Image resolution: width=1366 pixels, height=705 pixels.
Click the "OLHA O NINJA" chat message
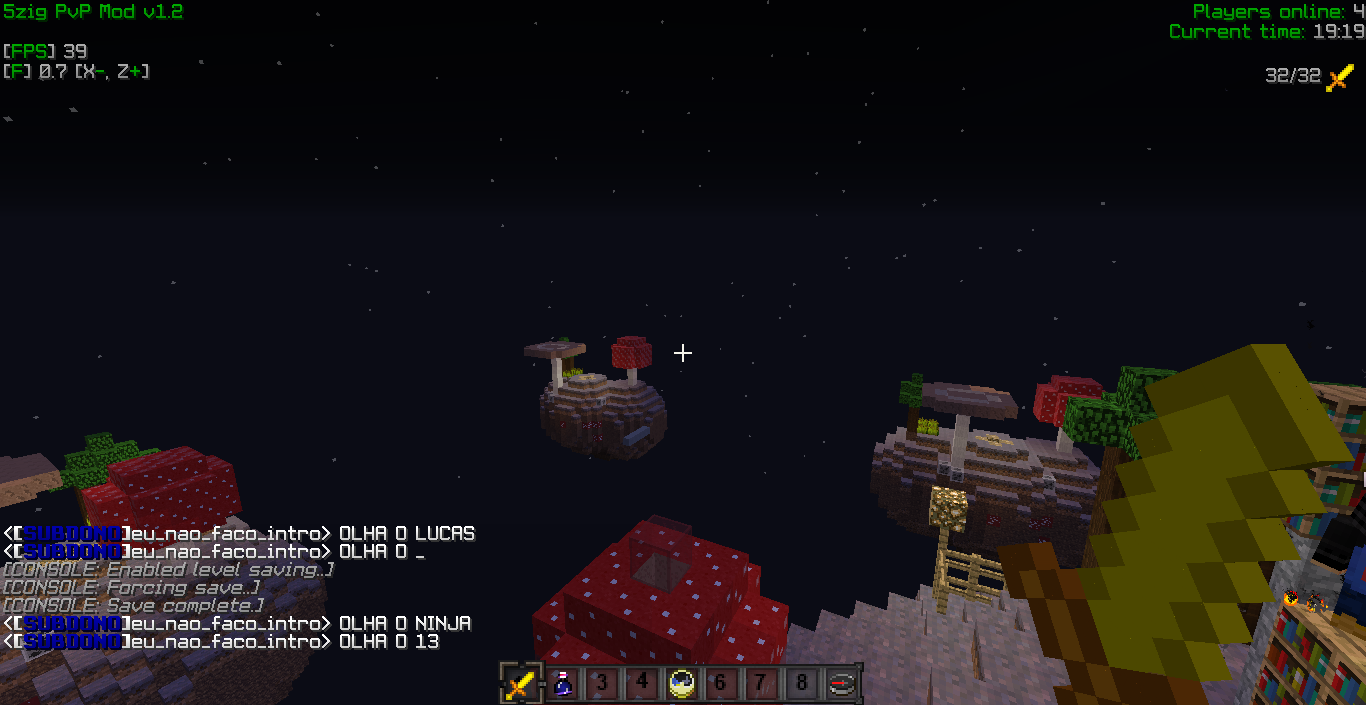[404, 624]
